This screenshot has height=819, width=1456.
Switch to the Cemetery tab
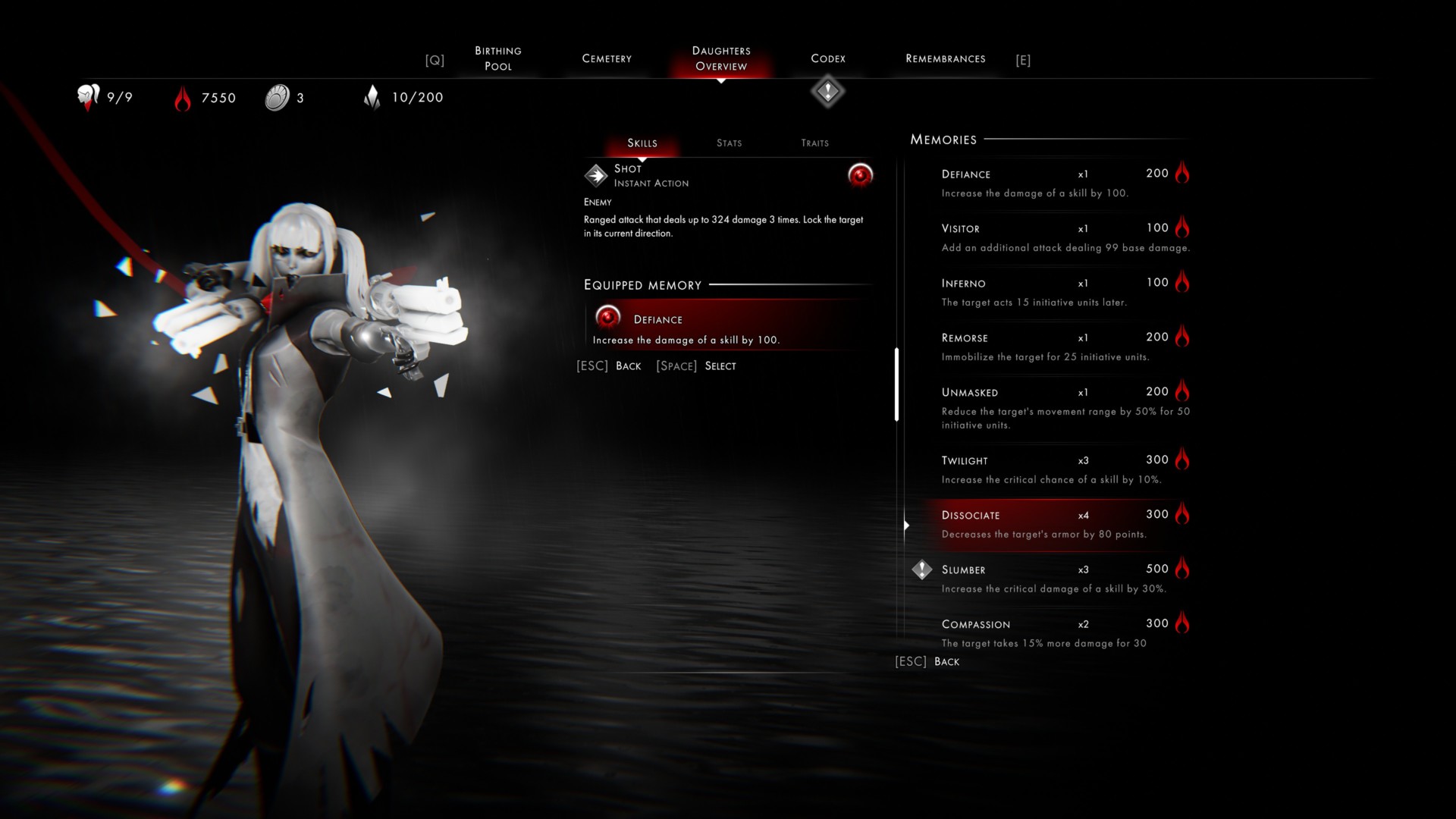tap(607, 58)
